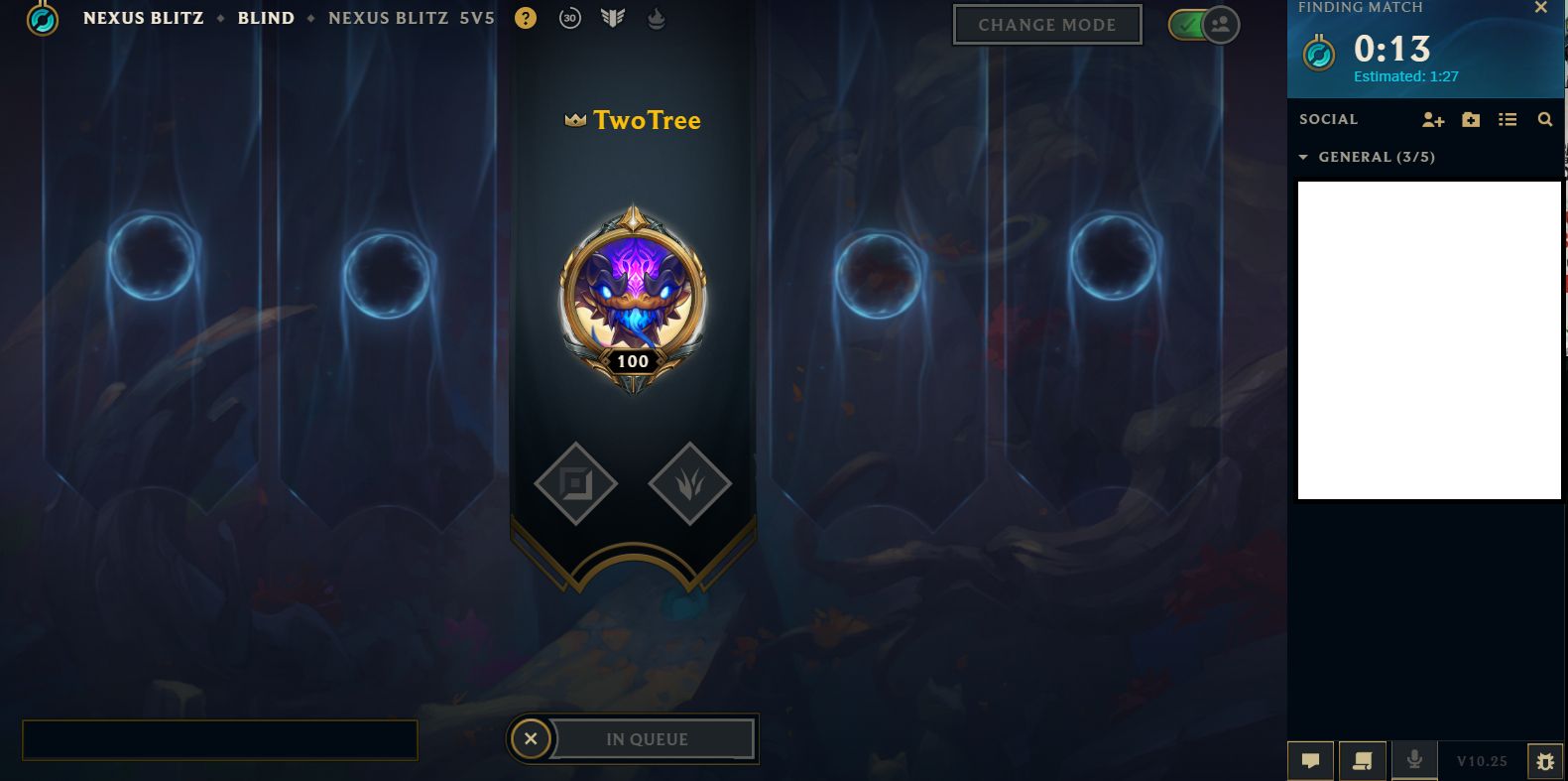Click the level 30 queue restriction icon
Screen dimensions: 1568x781
[x=570, y=18]
